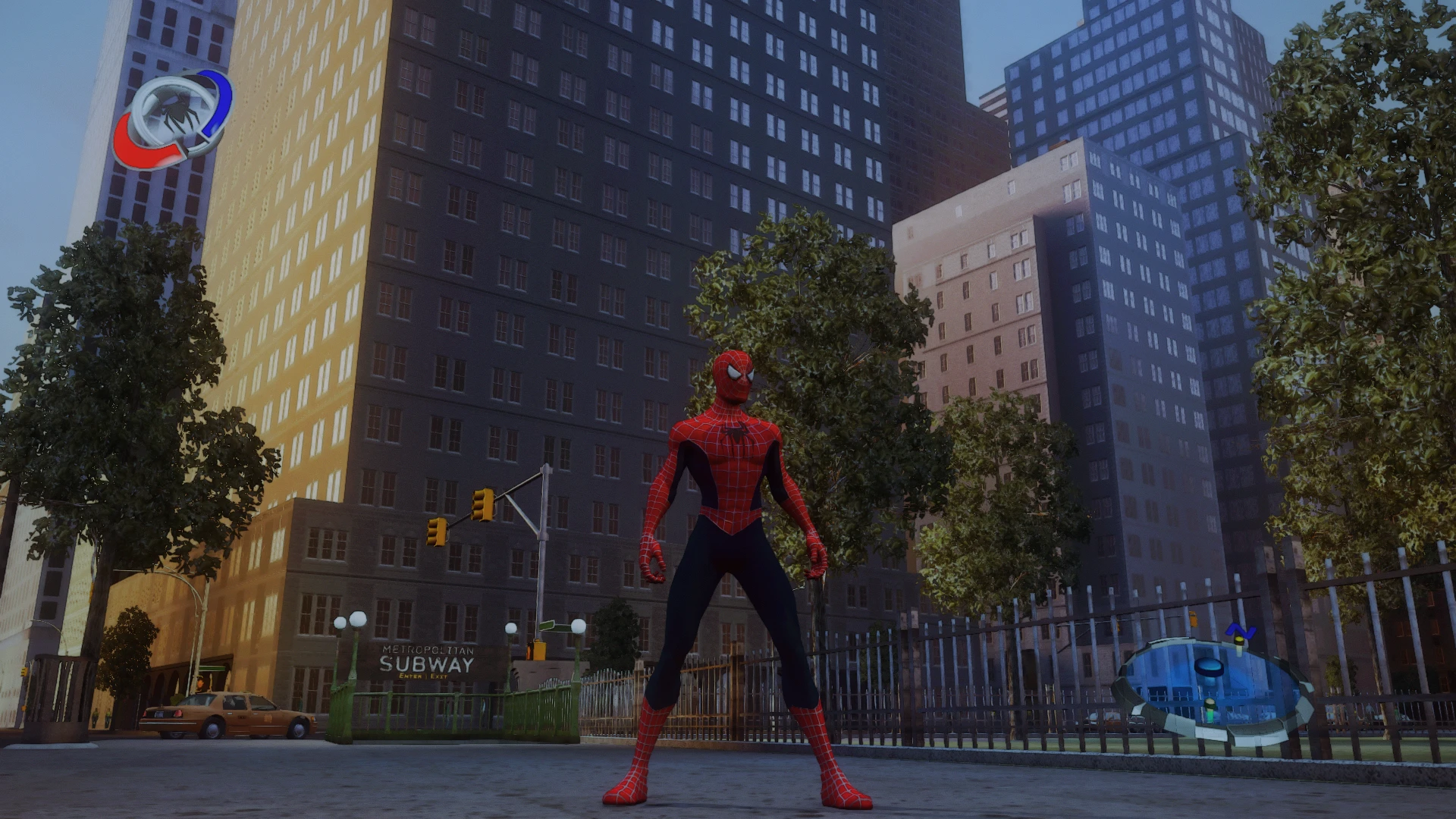Click the SUBWAY sign text
Viewport: 1456px width, 819px height.
point(427,665)
